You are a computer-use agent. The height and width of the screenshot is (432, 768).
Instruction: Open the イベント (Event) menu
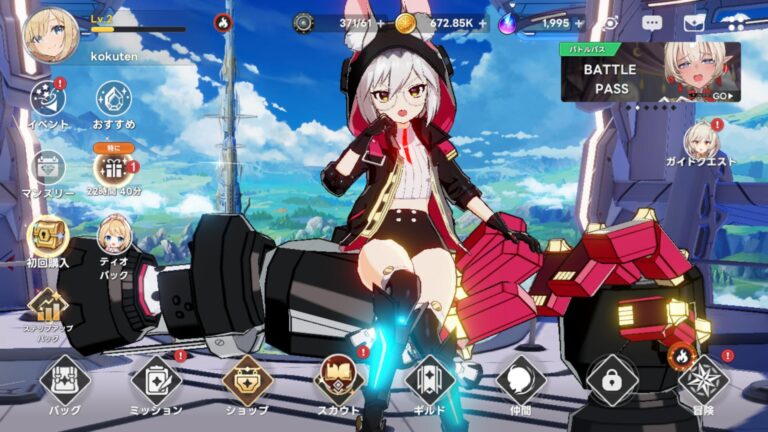47,100
